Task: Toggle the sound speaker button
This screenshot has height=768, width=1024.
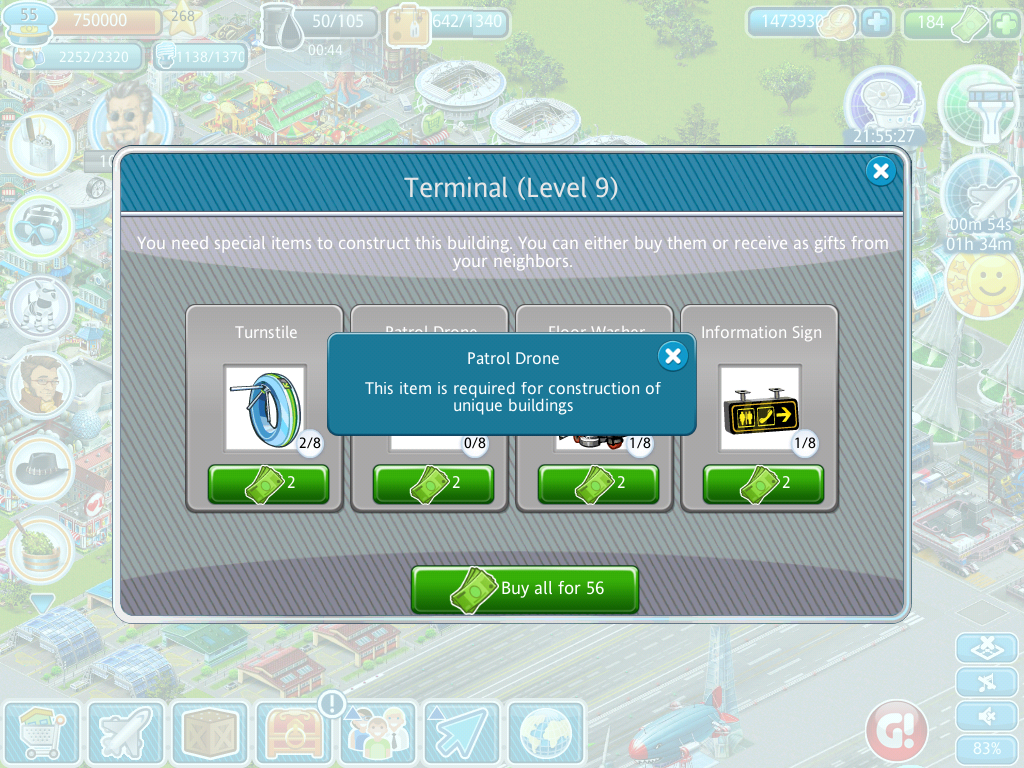Action: click(x=987, y=716)
